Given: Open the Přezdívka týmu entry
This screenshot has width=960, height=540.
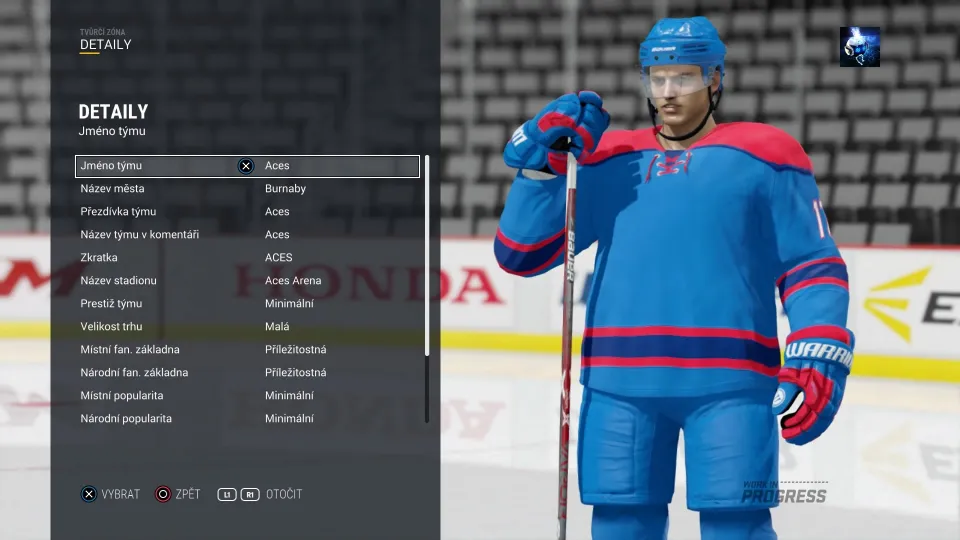Looking at the screenshot, I should [247, 212].
